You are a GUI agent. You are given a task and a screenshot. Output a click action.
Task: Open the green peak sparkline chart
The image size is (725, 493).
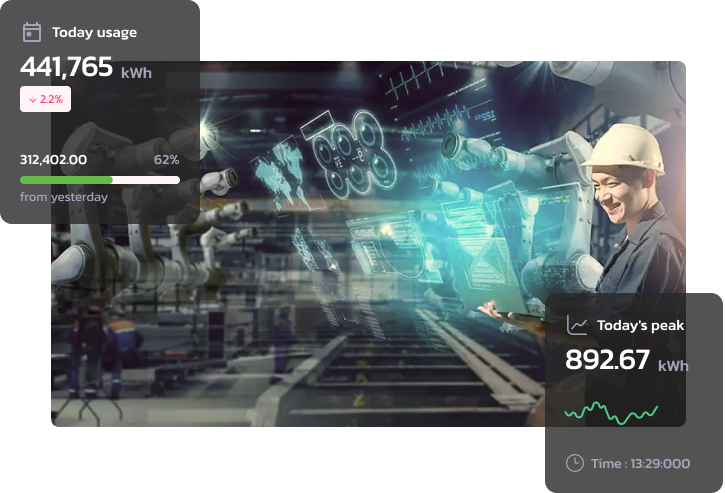pyautogui.click(x=611, y=412)
